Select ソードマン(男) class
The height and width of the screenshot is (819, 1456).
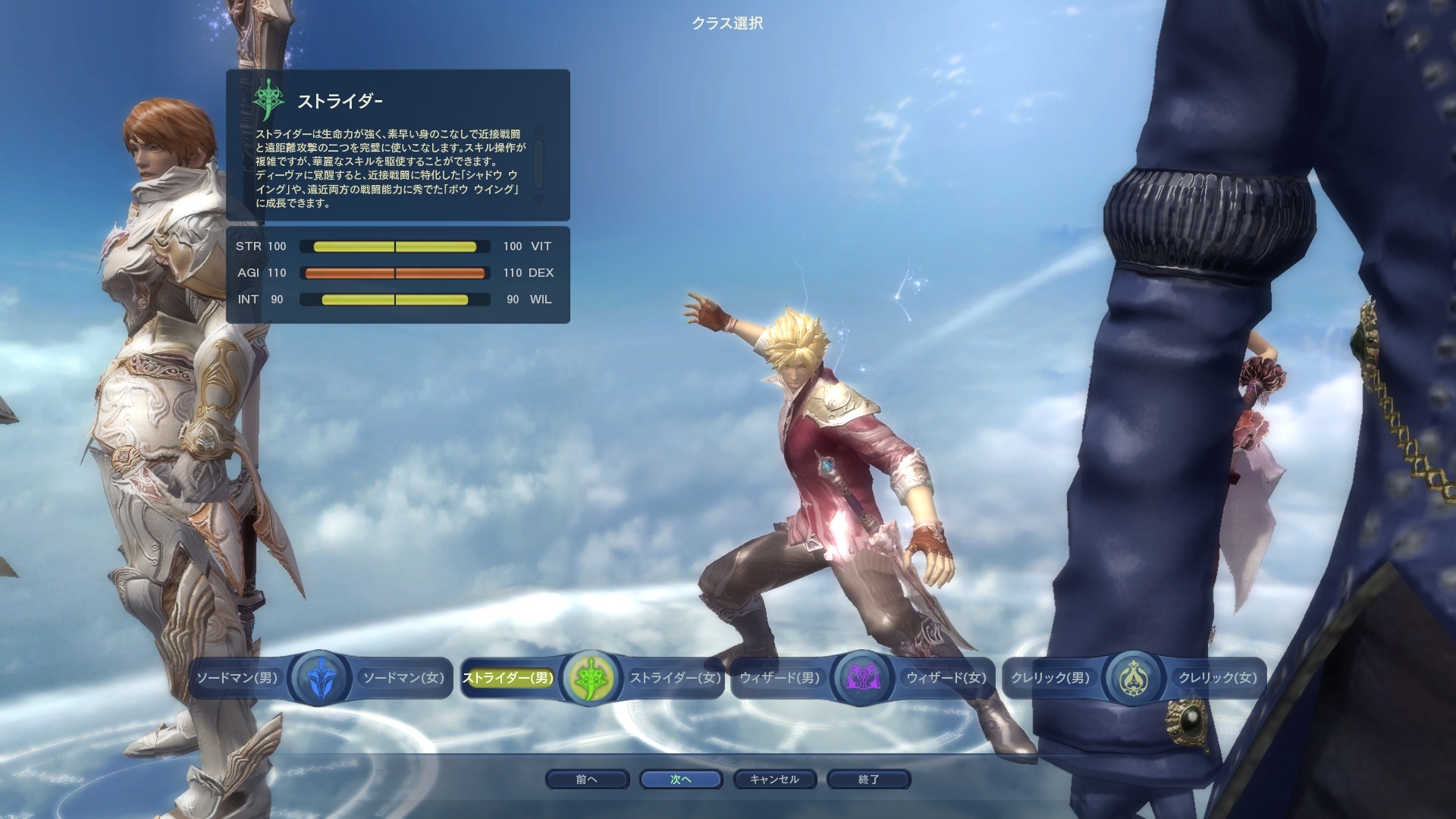point(237,678)
